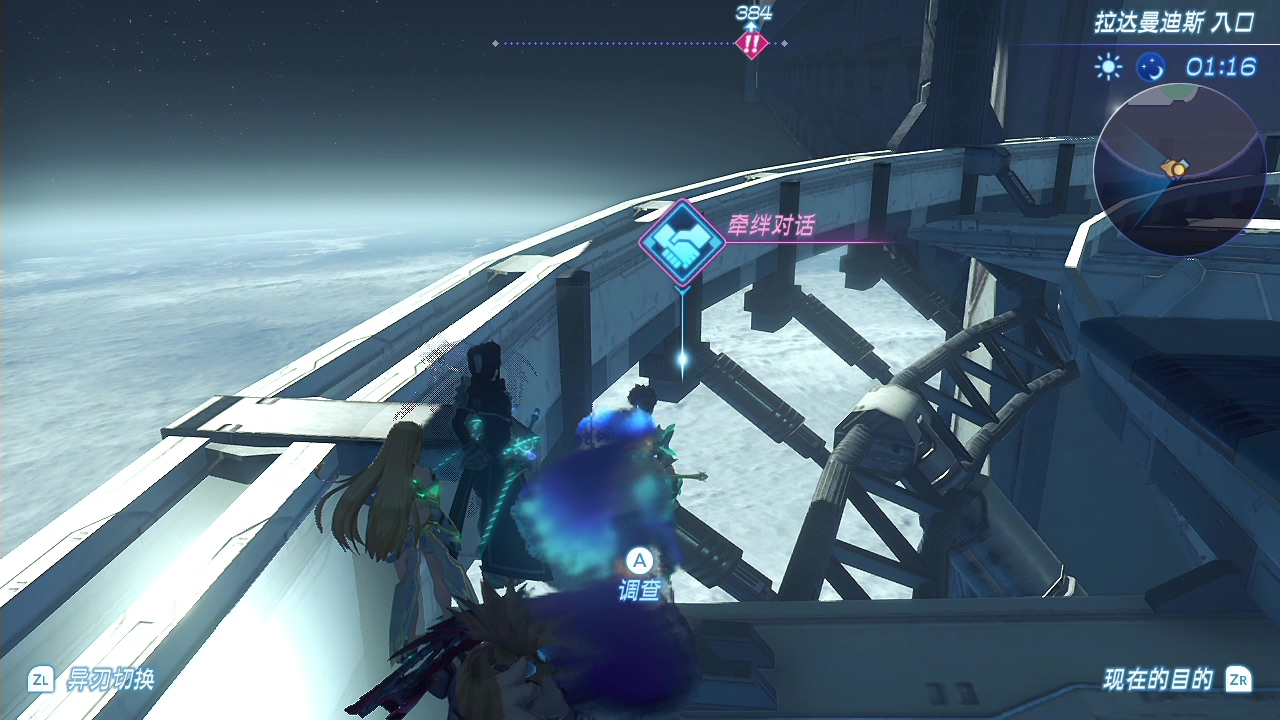Show the current objective label
1280x720 pixels.
point(1158,680)
